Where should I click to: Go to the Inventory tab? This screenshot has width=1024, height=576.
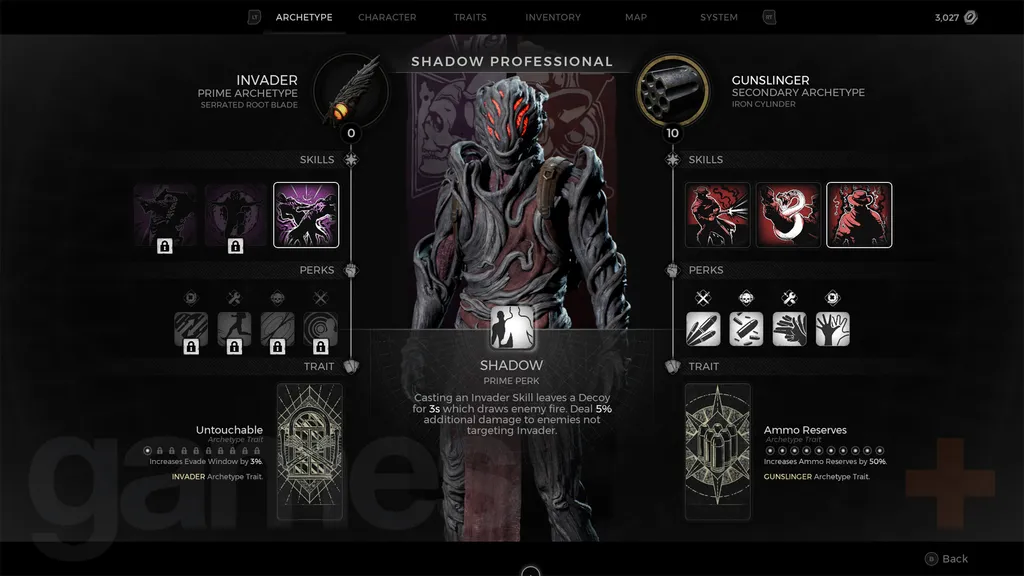(553, 17)
